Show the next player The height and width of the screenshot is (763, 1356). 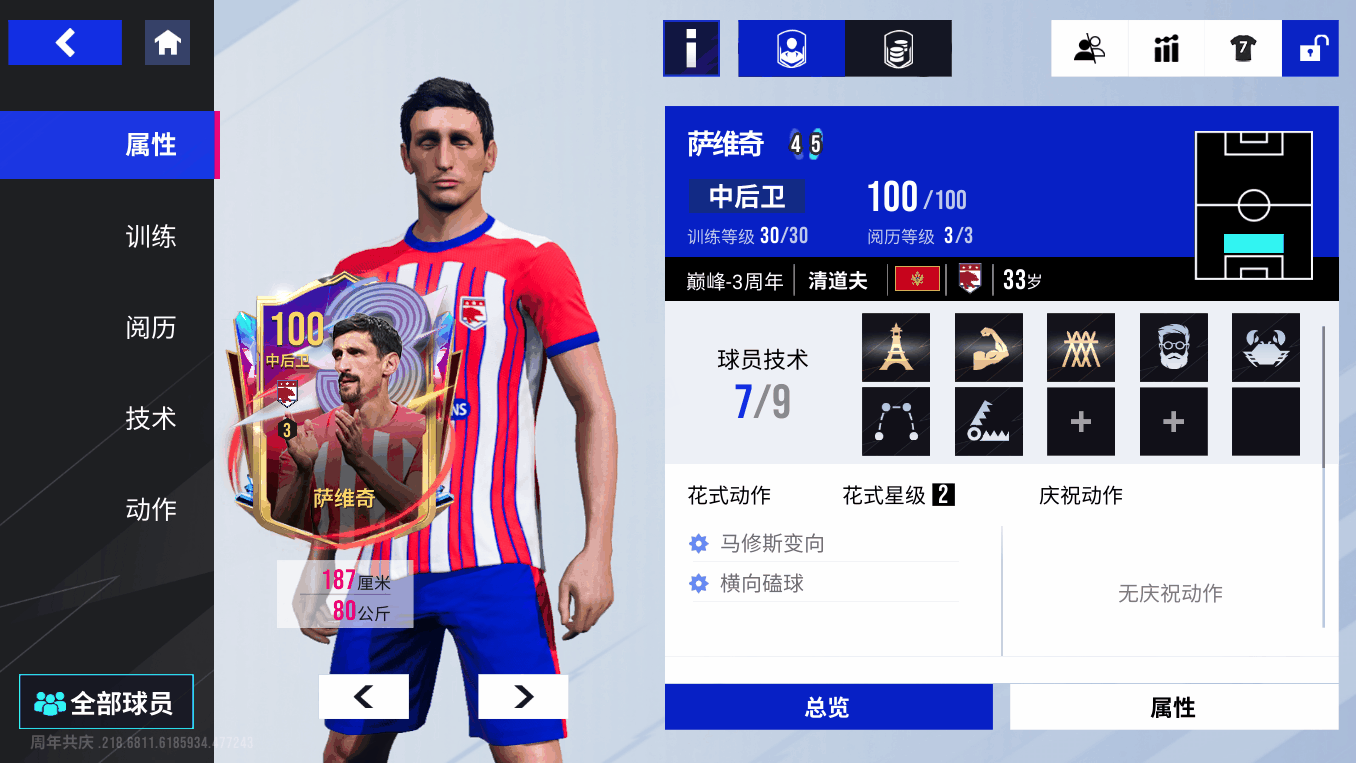[x=523, y=697]
